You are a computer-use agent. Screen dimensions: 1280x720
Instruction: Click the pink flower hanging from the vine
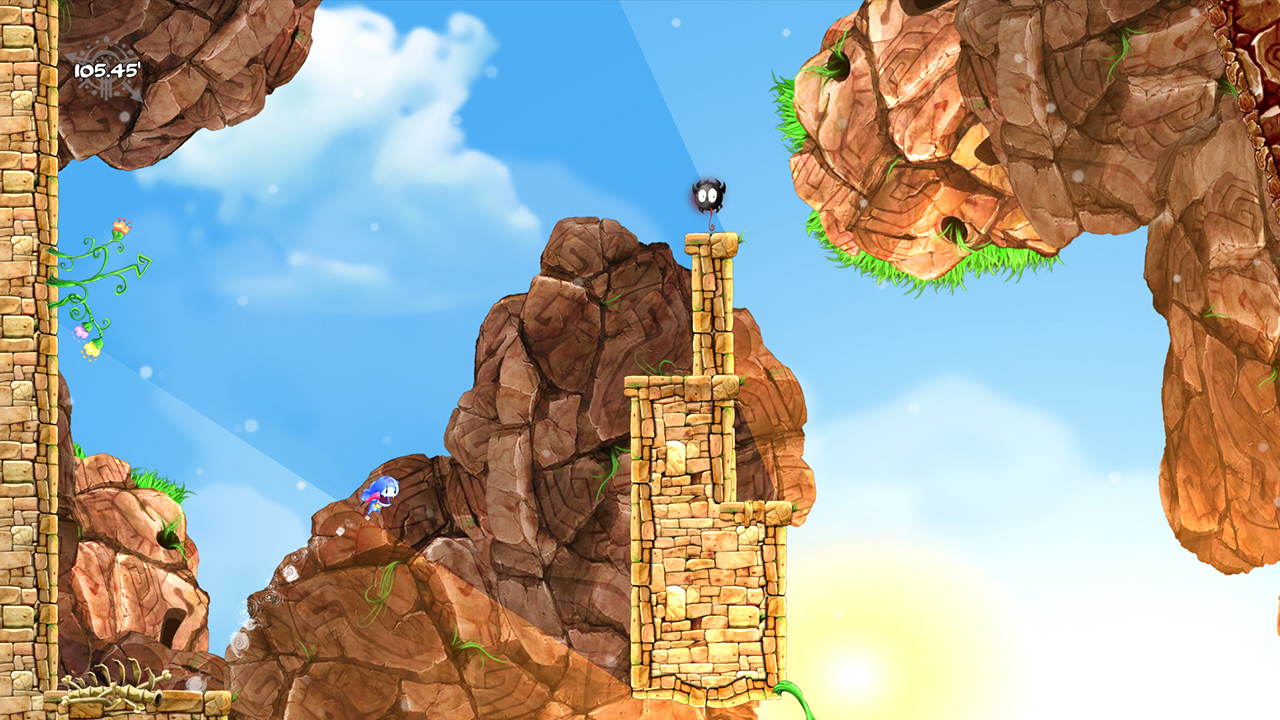pyautogui.click(x=82, y=331)
